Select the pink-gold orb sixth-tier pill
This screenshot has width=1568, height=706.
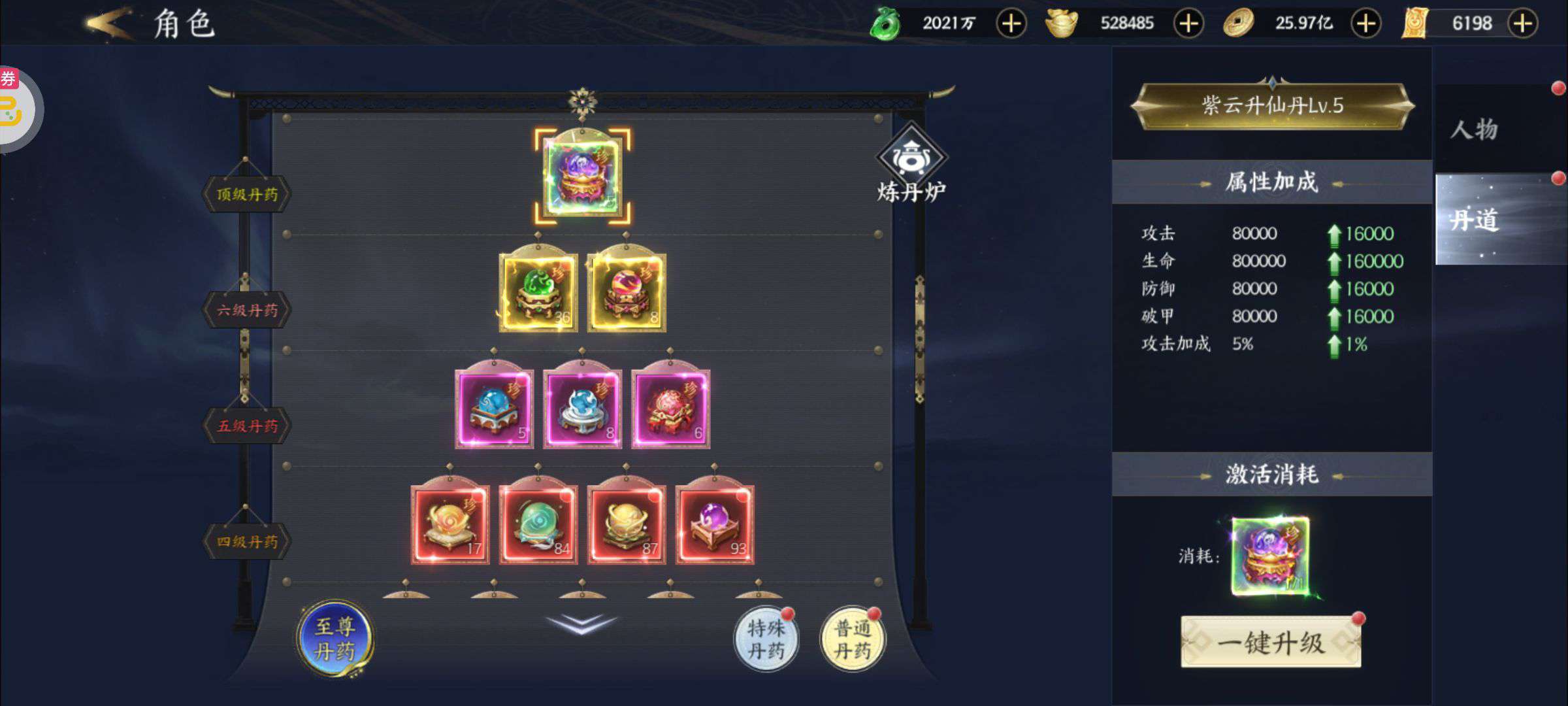pos(627,292)
